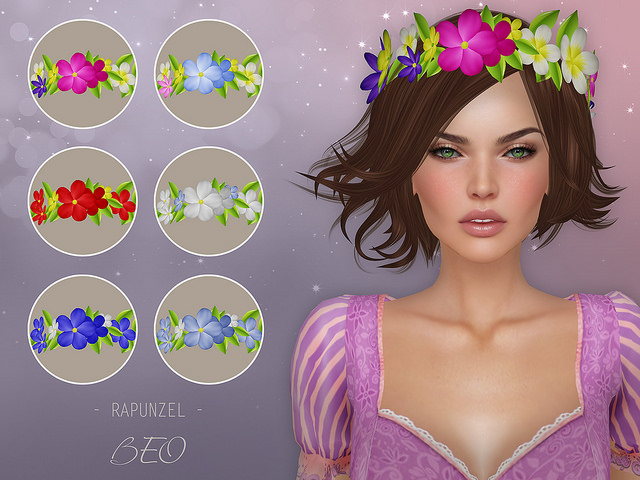
Task: Pick the all pale-blue flower crown swatch
Action: coord(209,329)
